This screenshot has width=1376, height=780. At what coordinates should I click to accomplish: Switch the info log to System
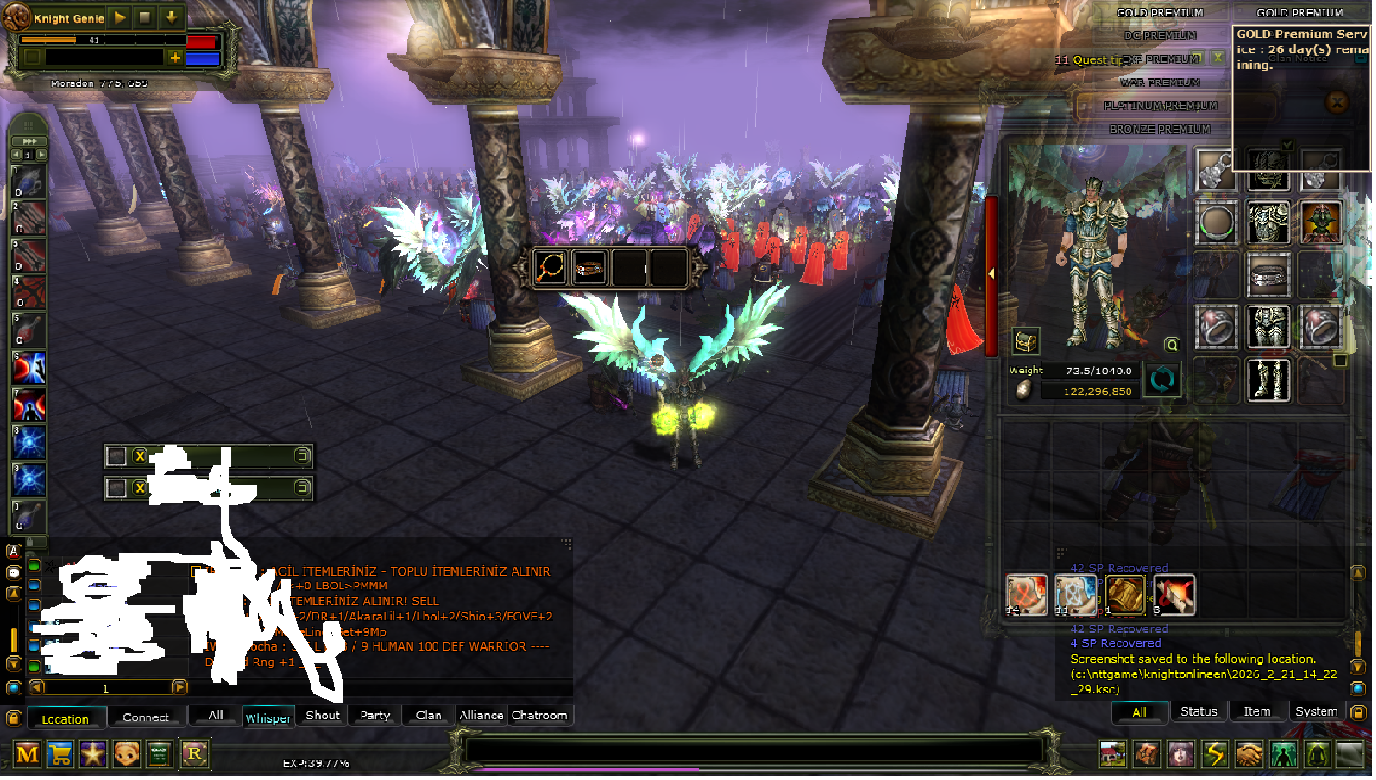1316,712
